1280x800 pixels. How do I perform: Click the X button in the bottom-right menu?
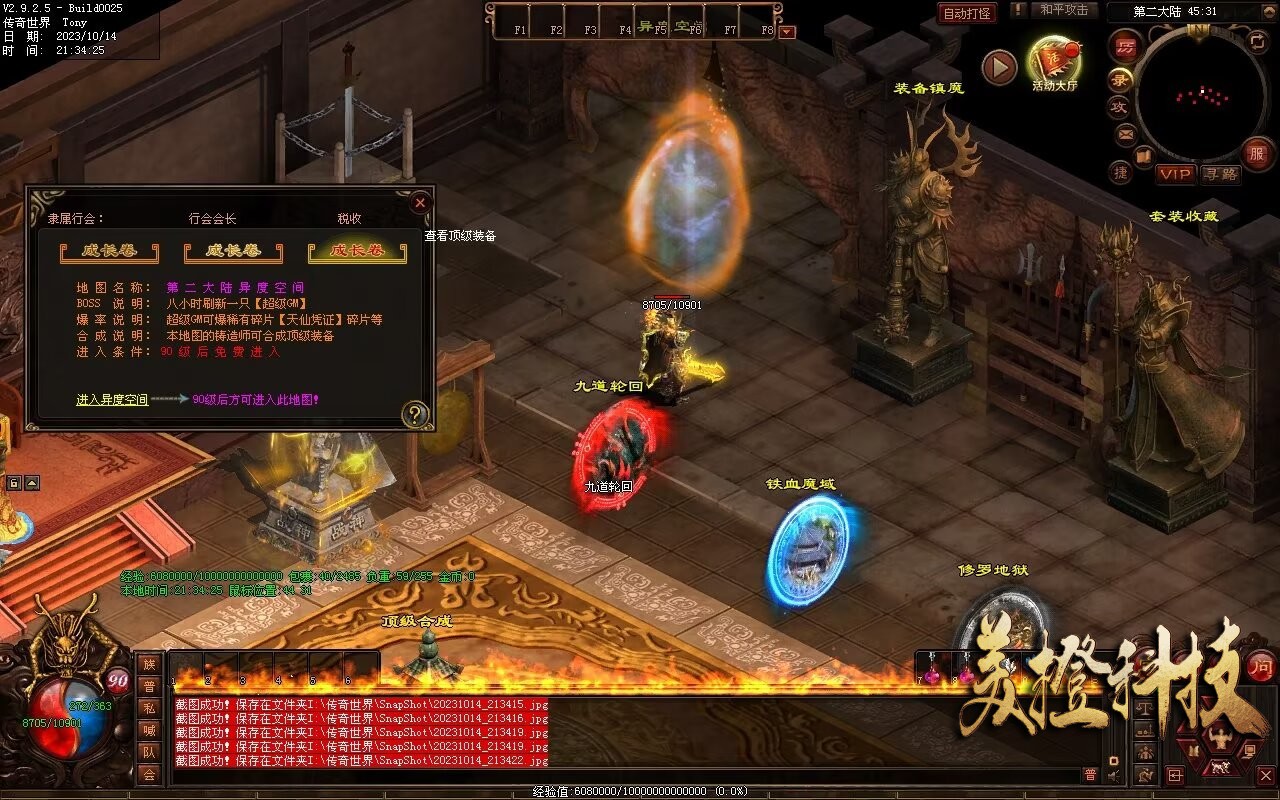point(1266,775)
